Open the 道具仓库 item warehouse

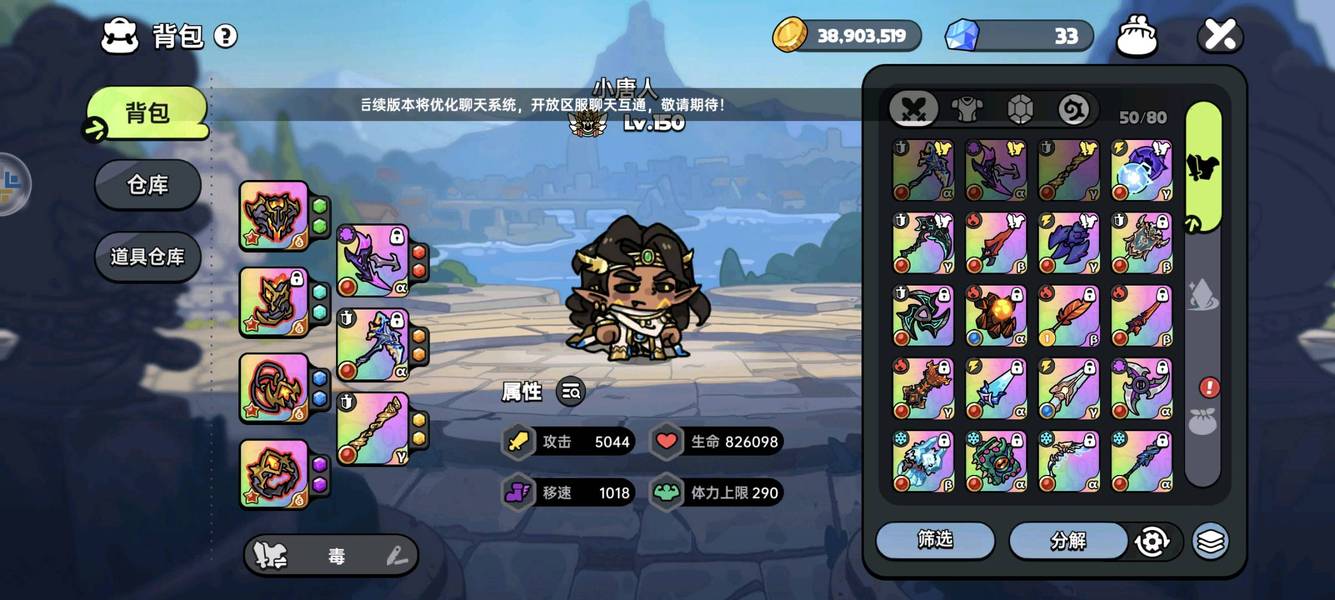coord(148,257)
